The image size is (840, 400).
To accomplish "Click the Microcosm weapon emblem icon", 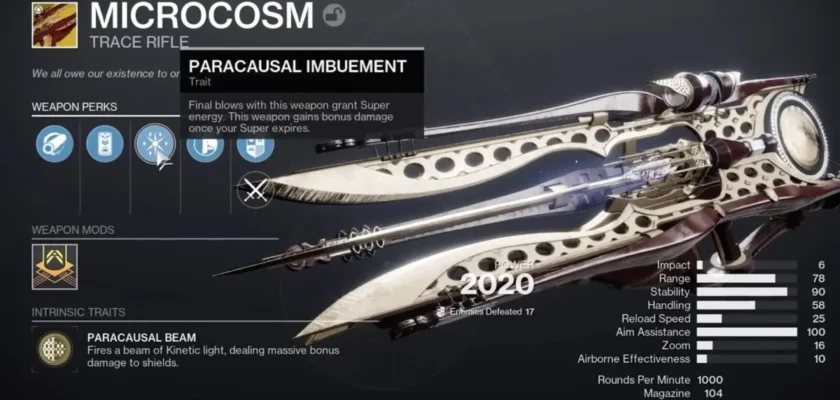I will [54, 25].
